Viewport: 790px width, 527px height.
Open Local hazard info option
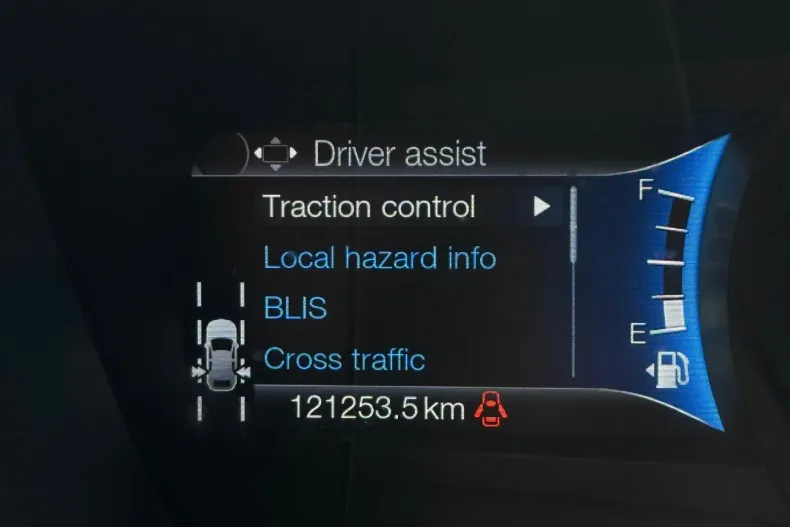tap(379, 258)
